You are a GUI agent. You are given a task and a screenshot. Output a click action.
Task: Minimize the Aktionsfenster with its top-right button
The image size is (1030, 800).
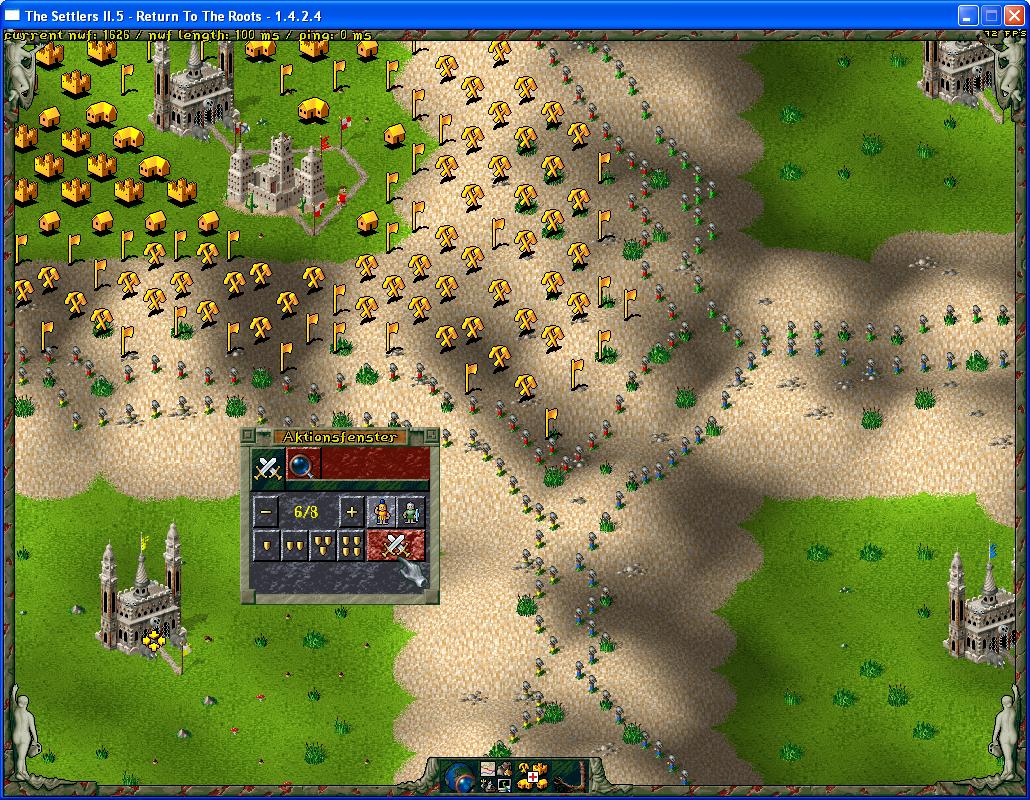point(431,436)
